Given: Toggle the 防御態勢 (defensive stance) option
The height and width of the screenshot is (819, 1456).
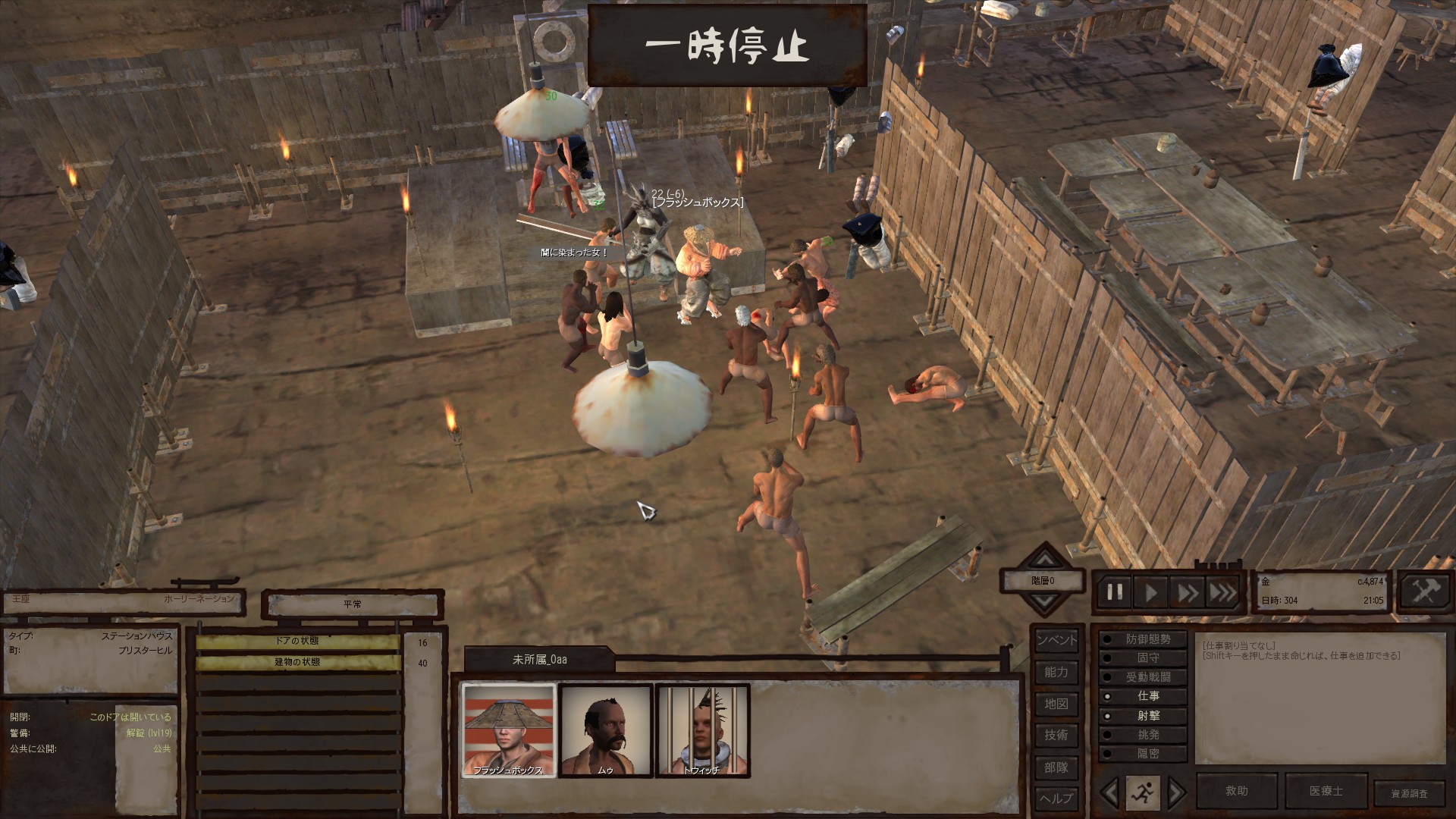Looking at the screenshot, I should (1141, 639).
